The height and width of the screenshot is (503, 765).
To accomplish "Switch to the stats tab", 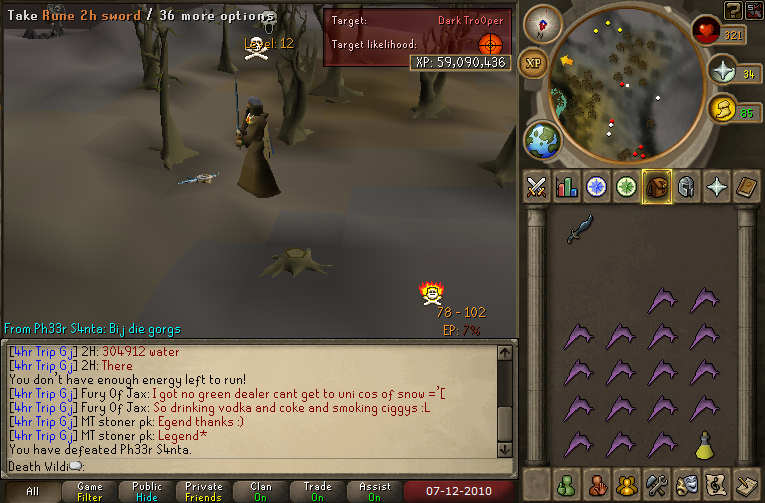I will click(567, 187).
